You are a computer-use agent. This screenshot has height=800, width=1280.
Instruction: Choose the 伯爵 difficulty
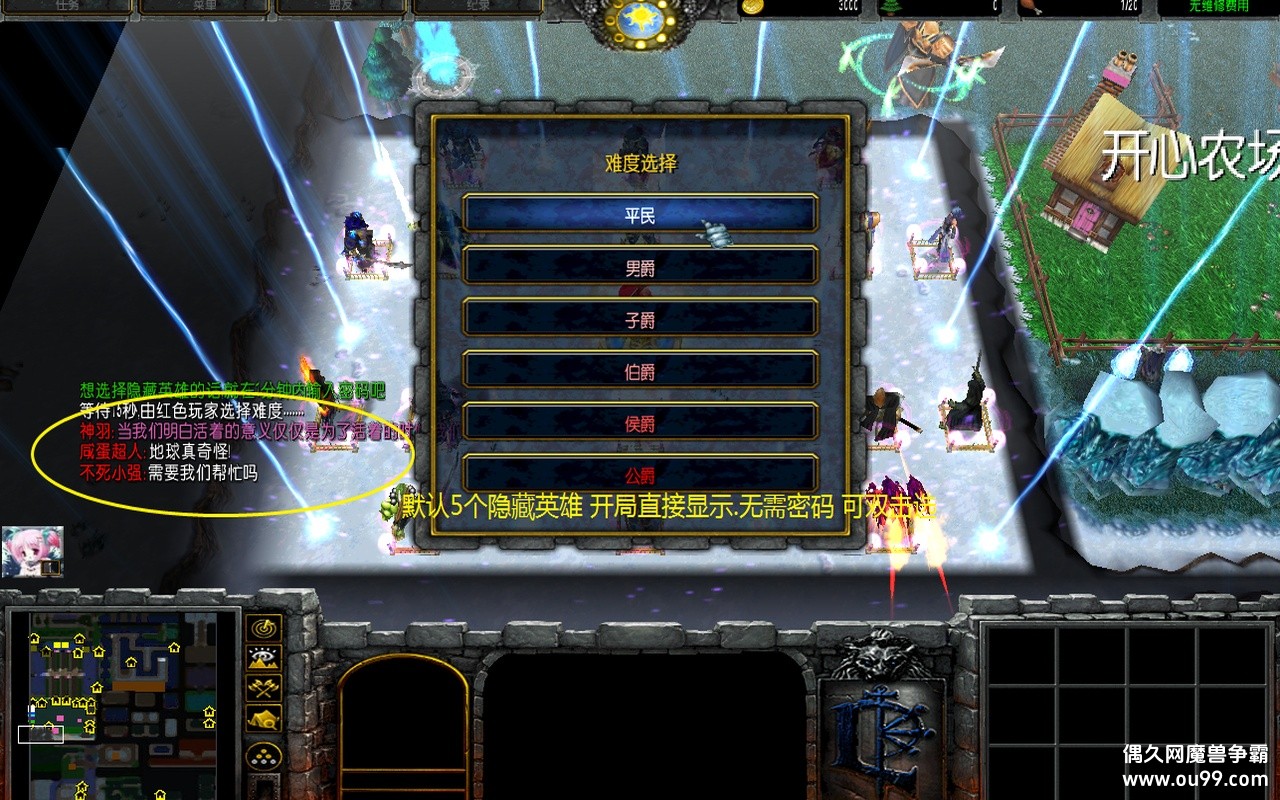639,370
